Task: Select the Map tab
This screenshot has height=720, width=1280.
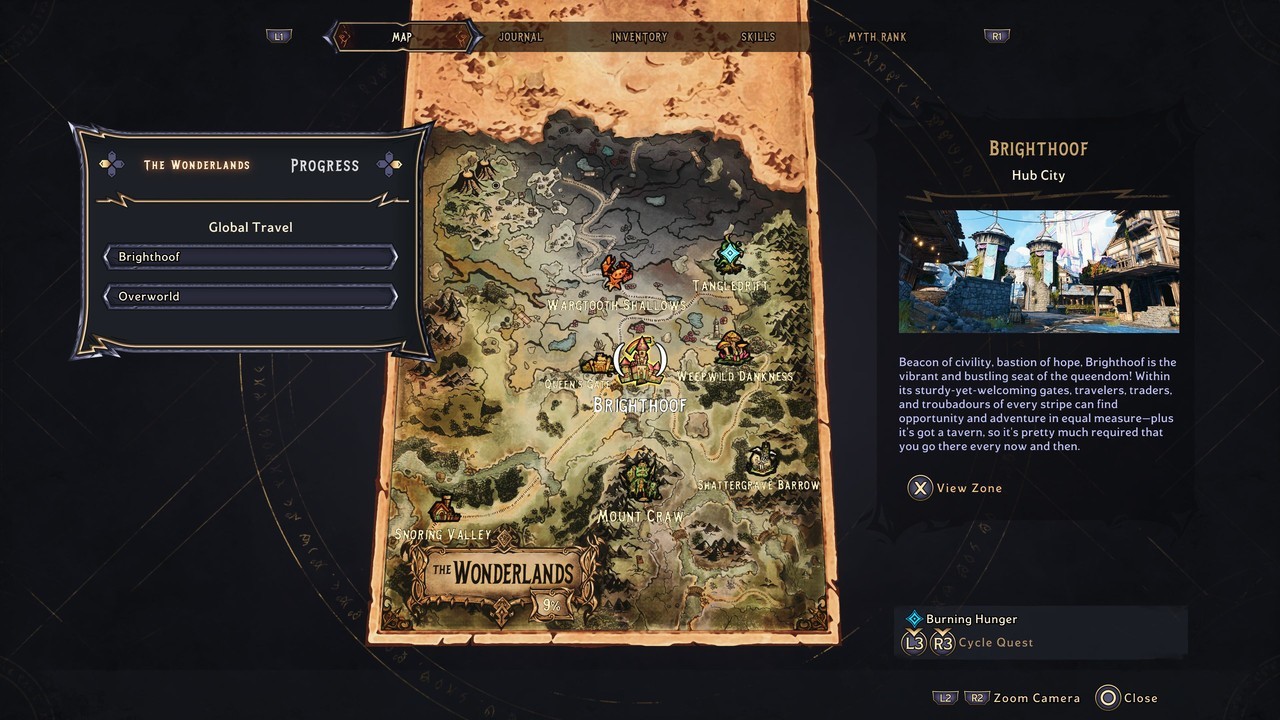Action: click(x=402, y=37)
